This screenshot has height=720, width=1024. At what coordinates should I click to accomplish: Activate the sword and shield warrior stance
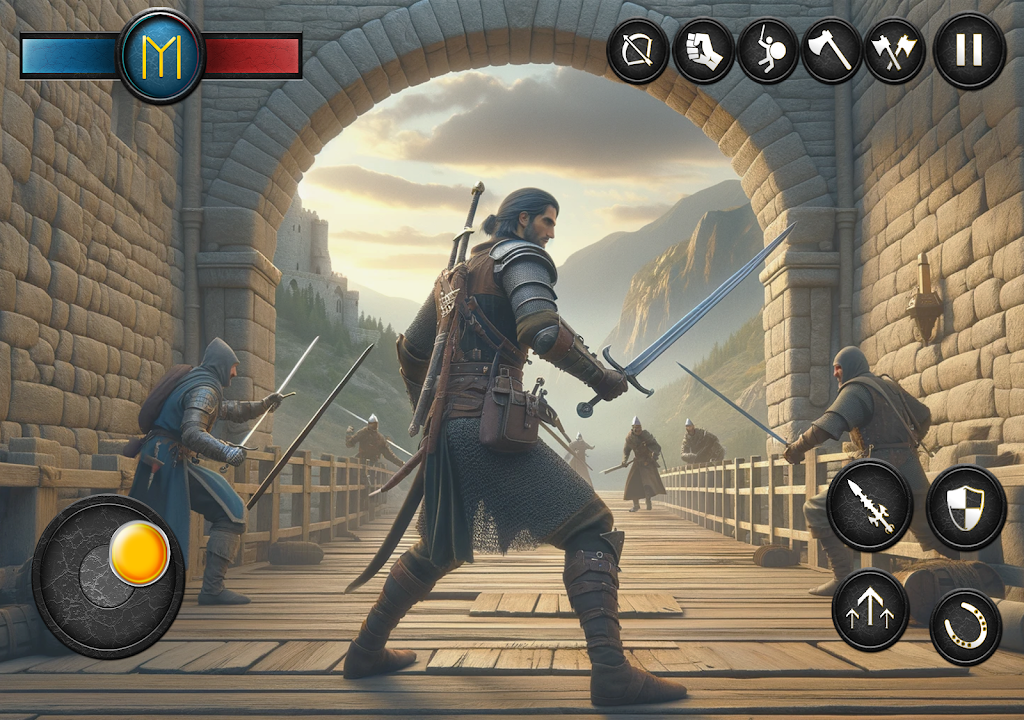tap(768, 51)
